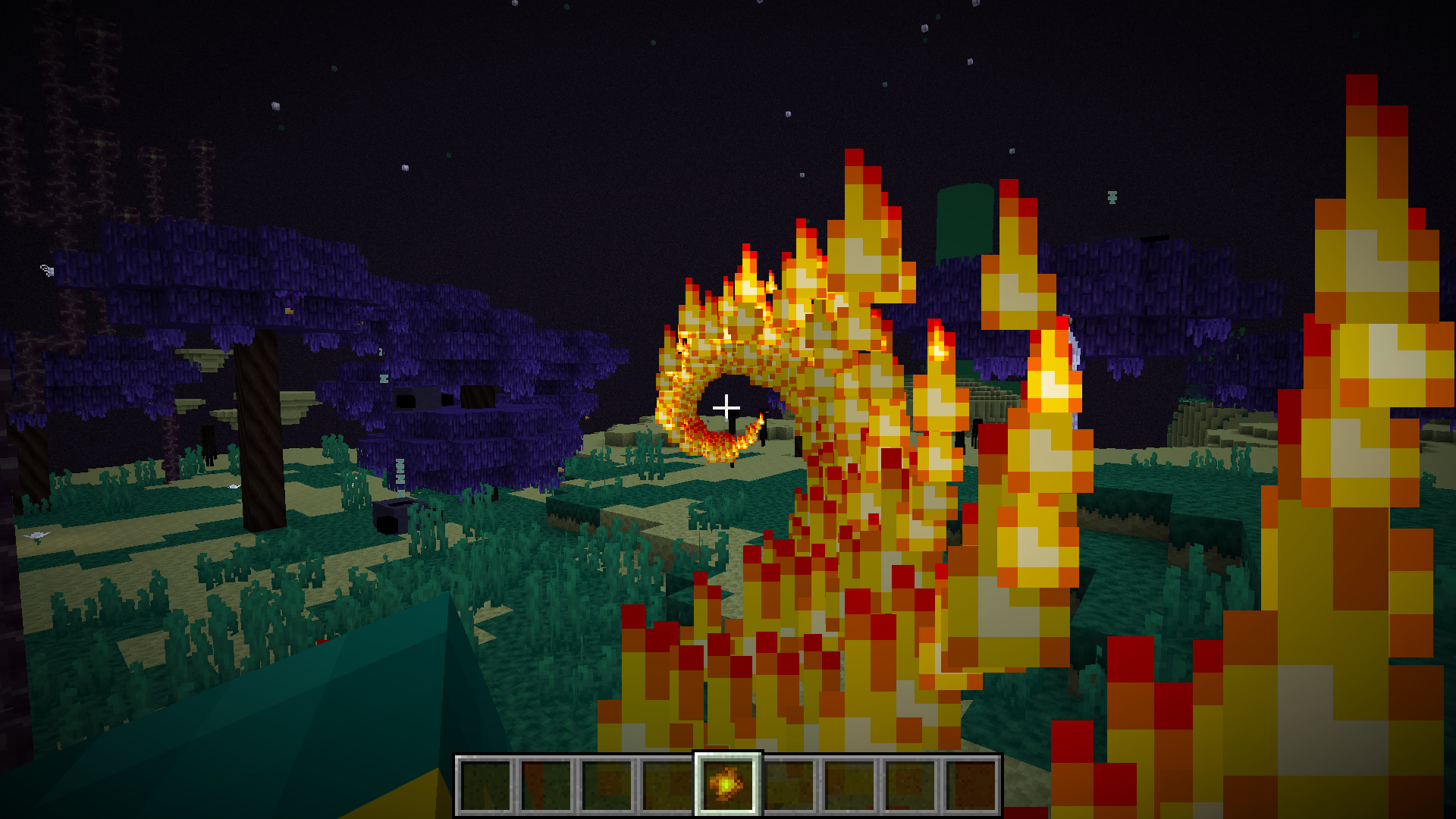Select the glowing orange fire item hotbar slot

click(727, 784)
